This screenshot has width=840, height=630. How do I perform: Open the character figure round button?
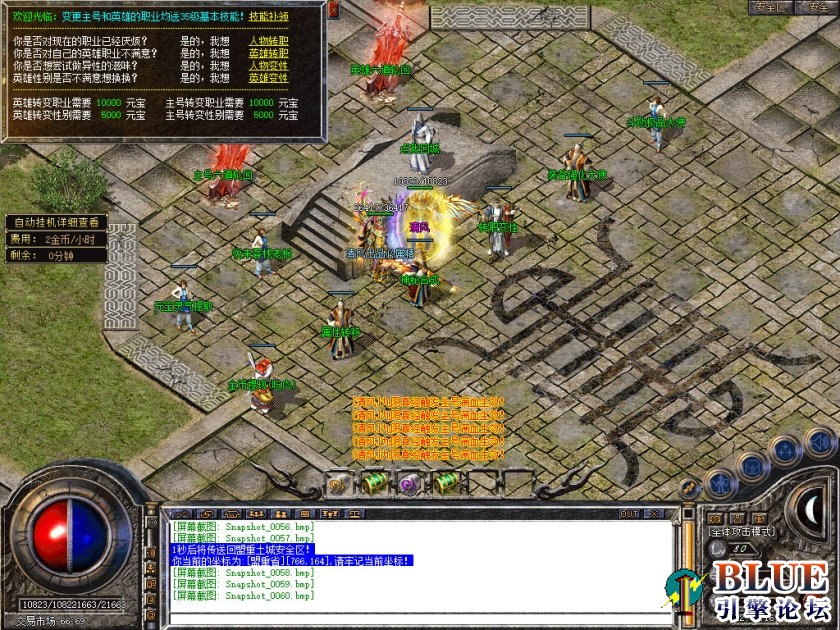pos(721,485)
